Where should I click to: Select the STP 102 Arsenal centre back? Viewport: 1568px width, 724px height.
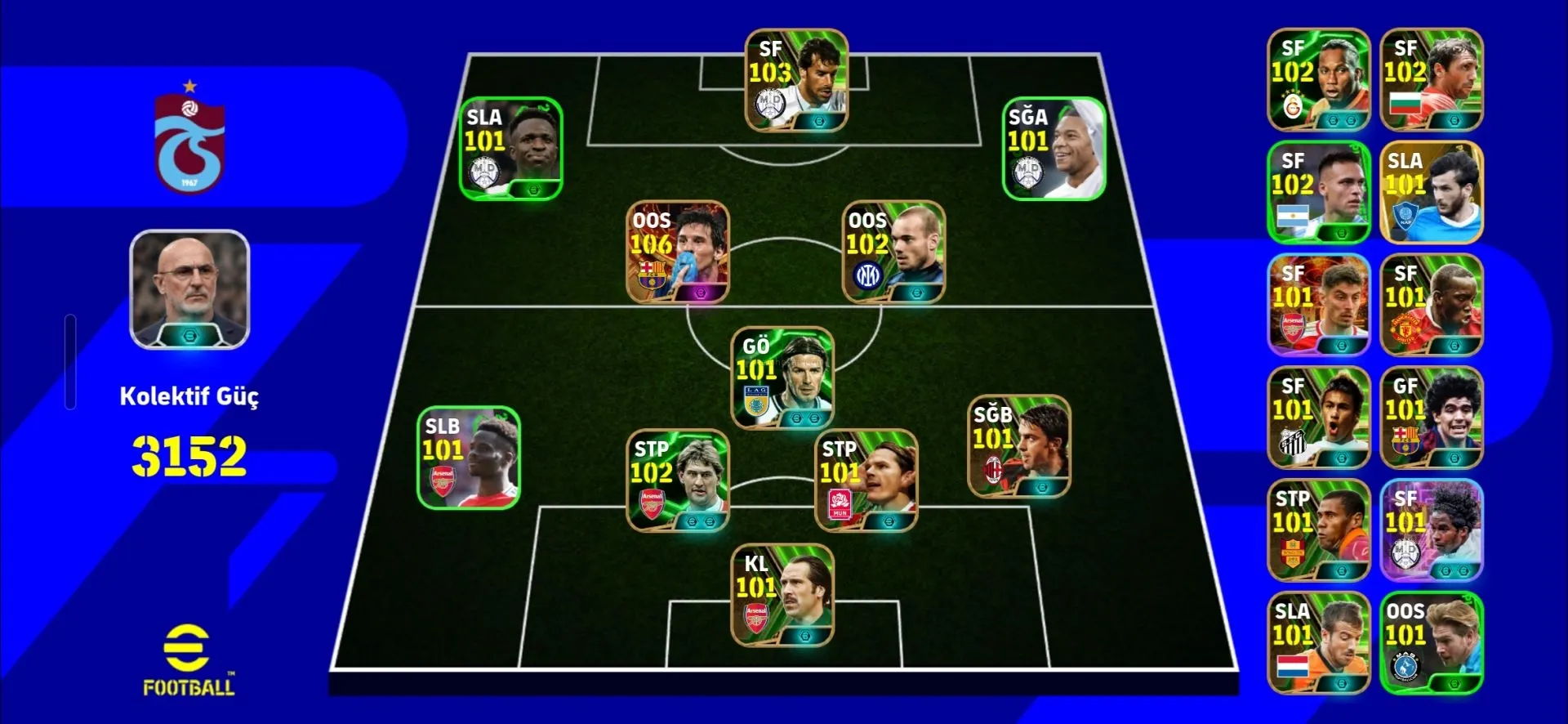677,480
